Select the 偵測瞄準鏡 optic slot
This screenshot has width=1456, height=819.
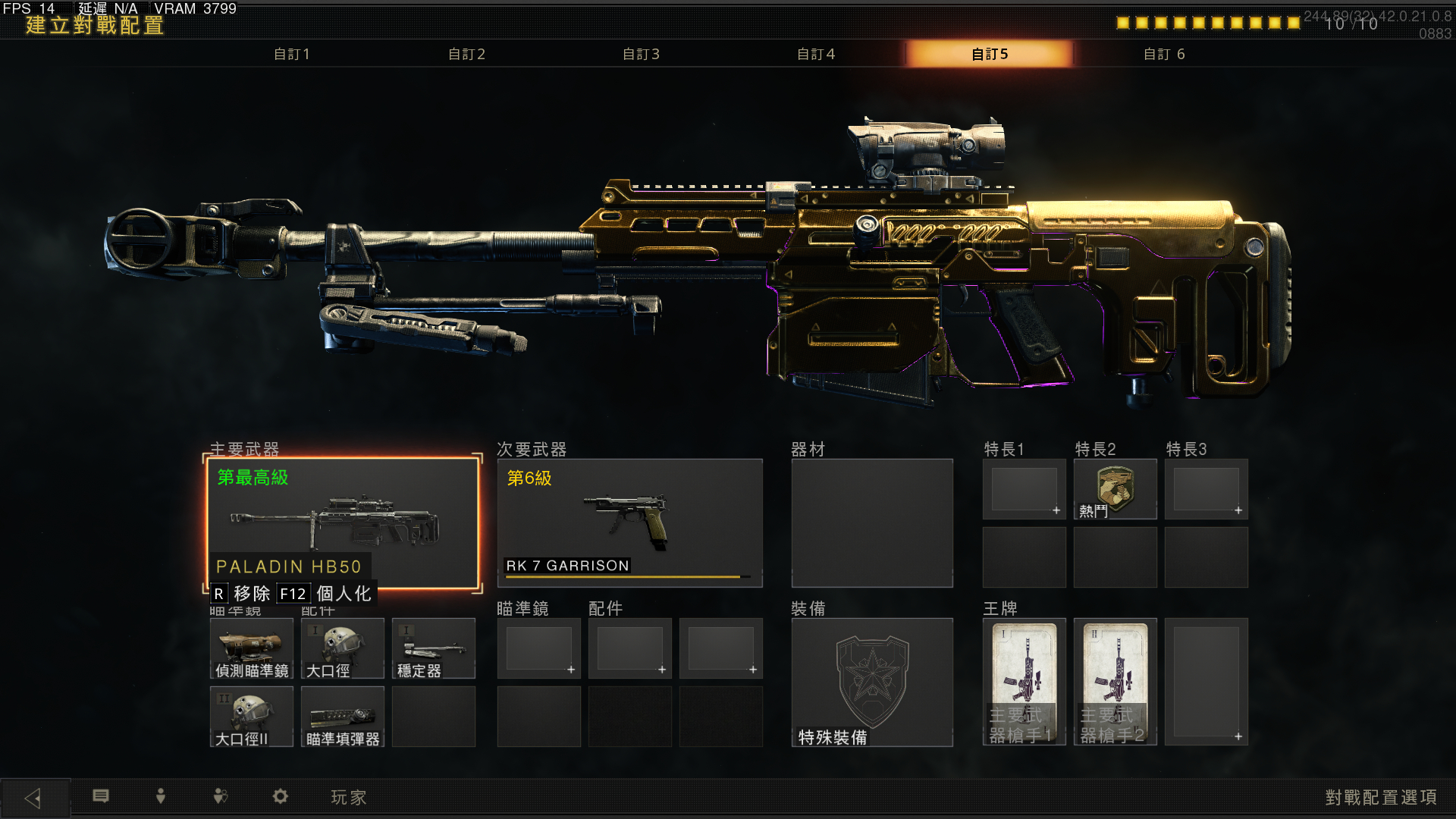tap(252, 648)
